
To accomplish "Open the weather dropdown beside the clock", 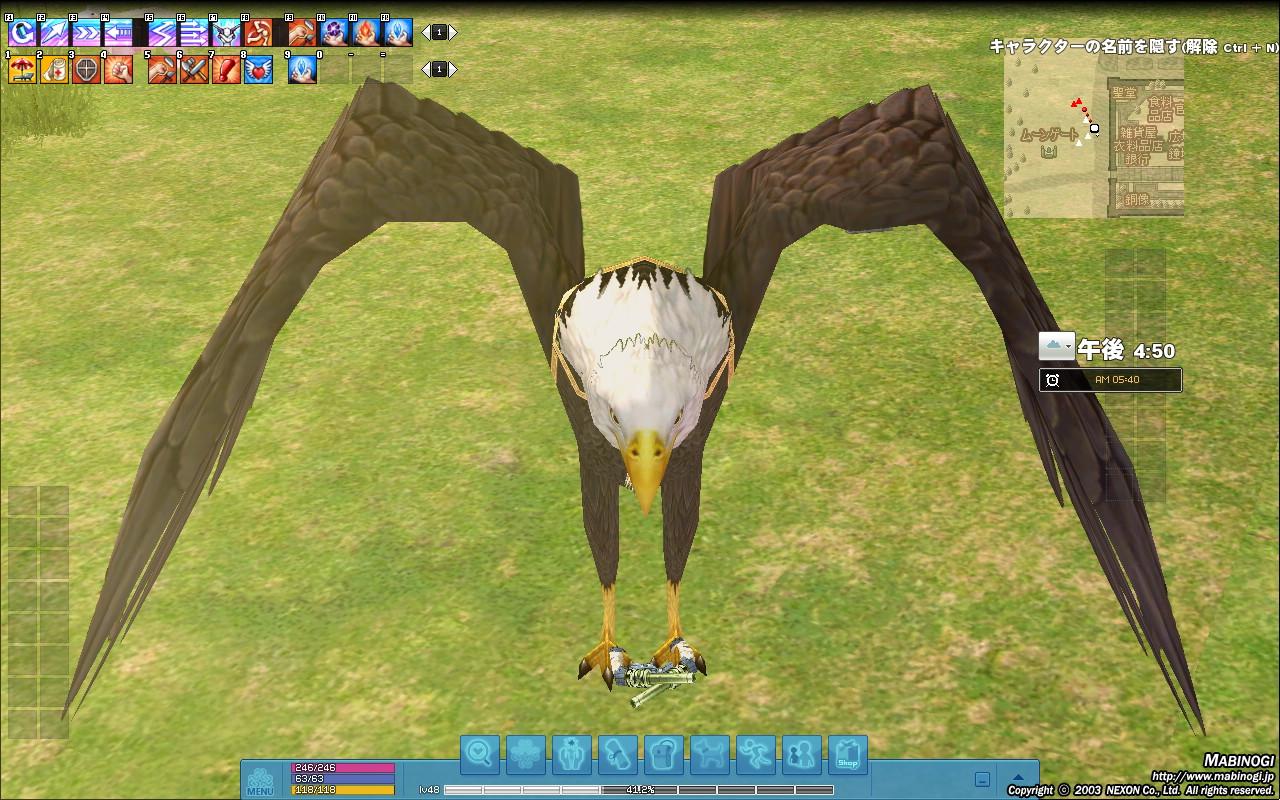I will coord(1057,347).
